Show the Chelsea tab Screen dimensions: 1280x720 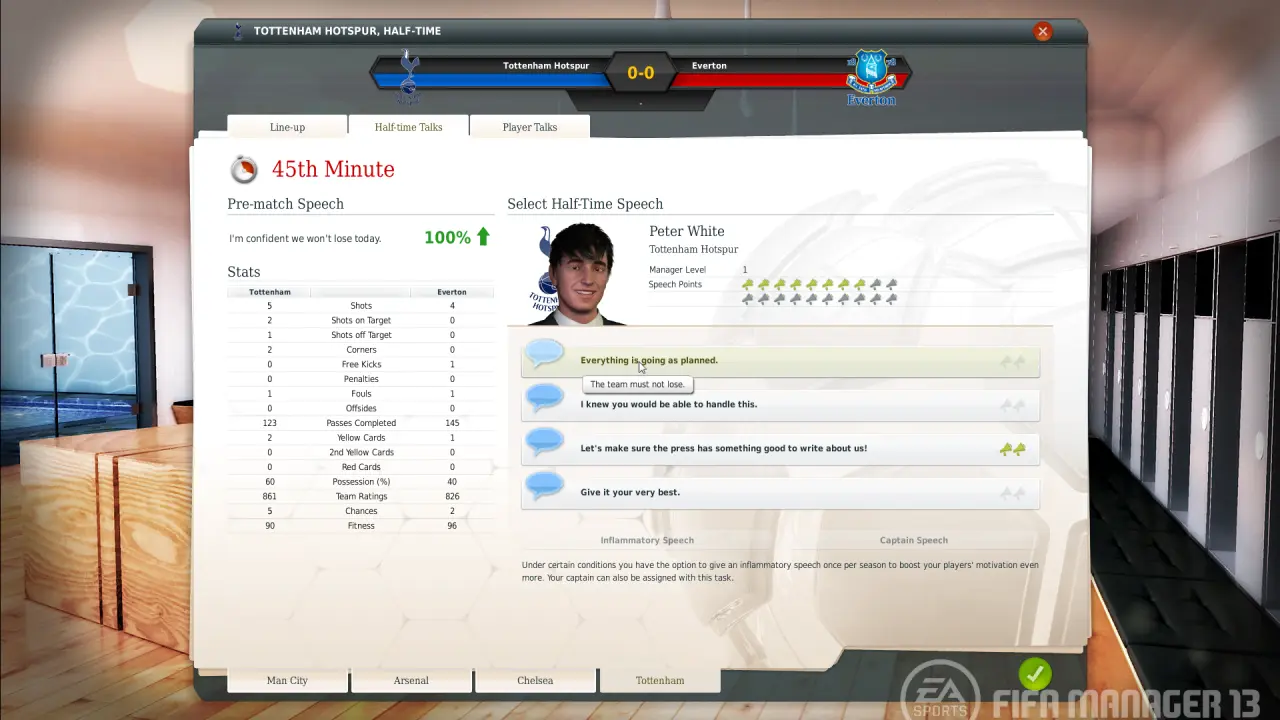coord(535,681)
